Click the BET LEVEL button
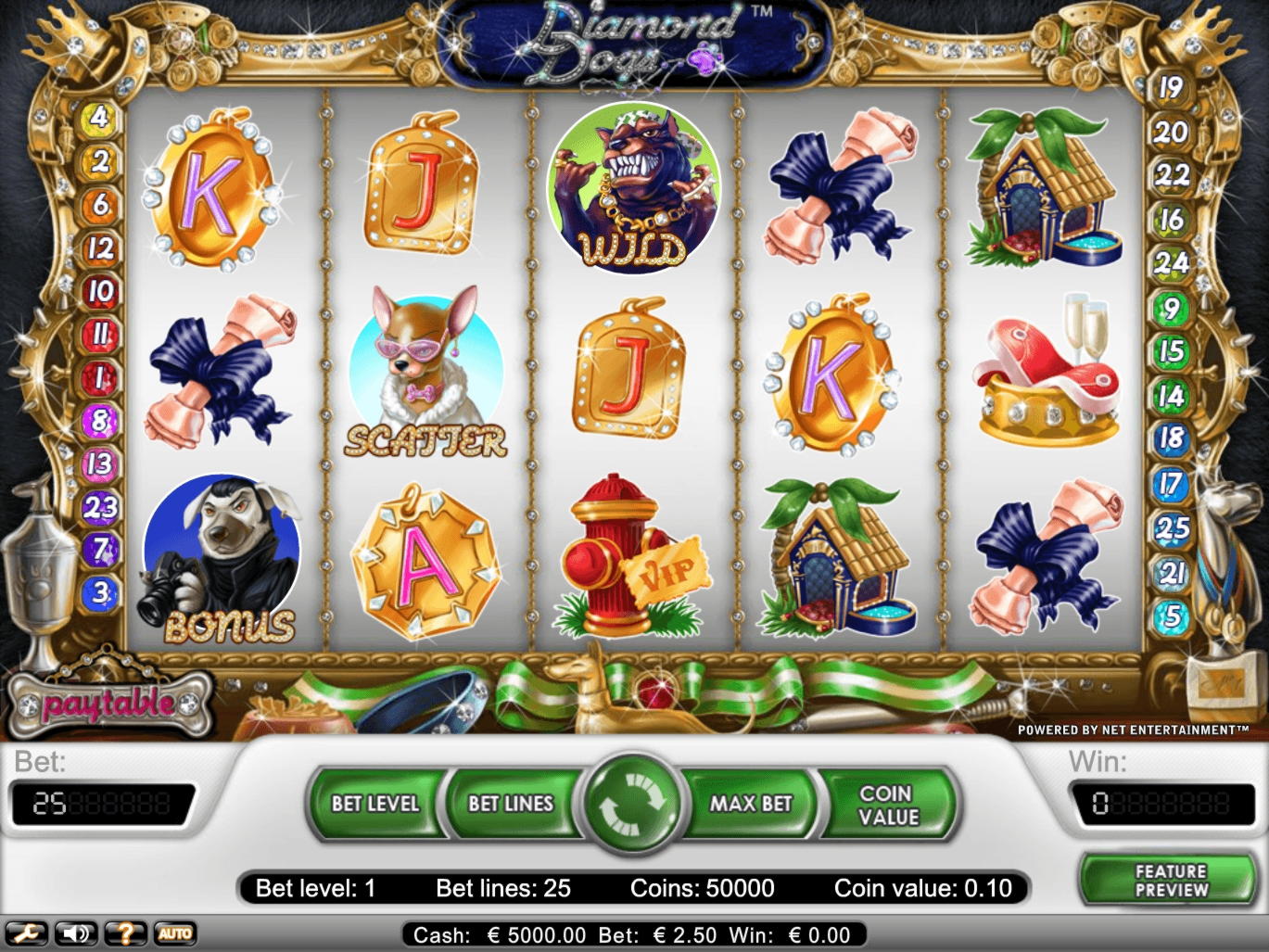 (x=374, y=805)
